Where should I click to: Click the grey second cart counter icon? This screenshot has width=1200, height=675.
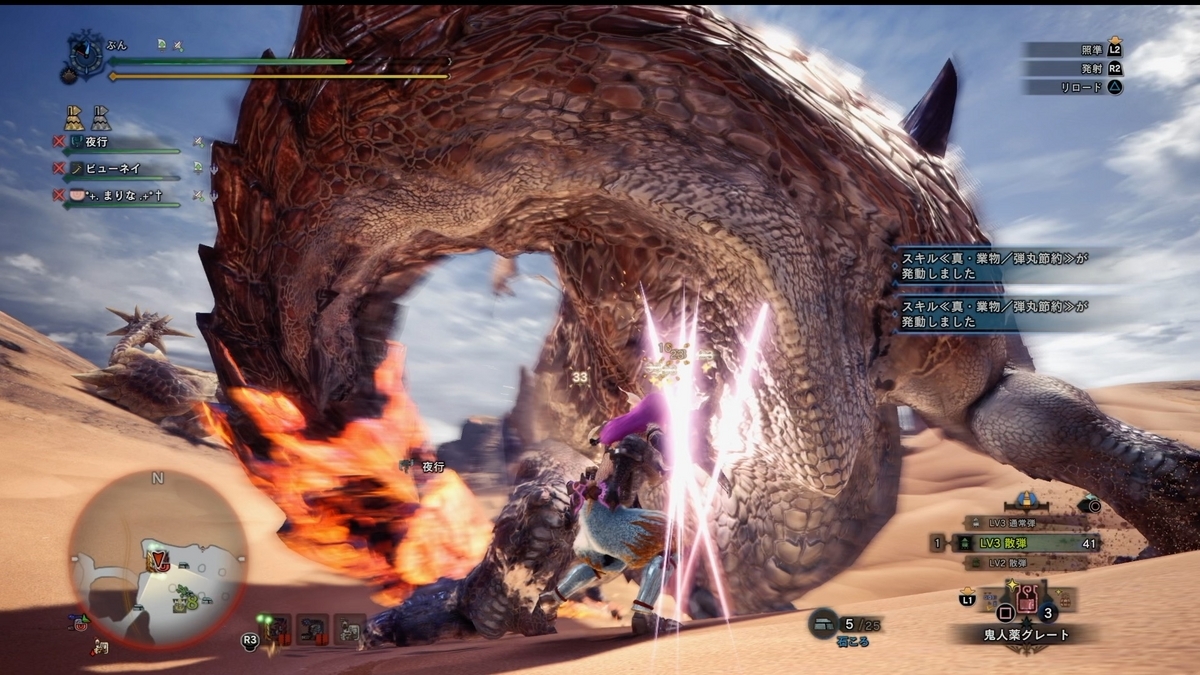101,118
